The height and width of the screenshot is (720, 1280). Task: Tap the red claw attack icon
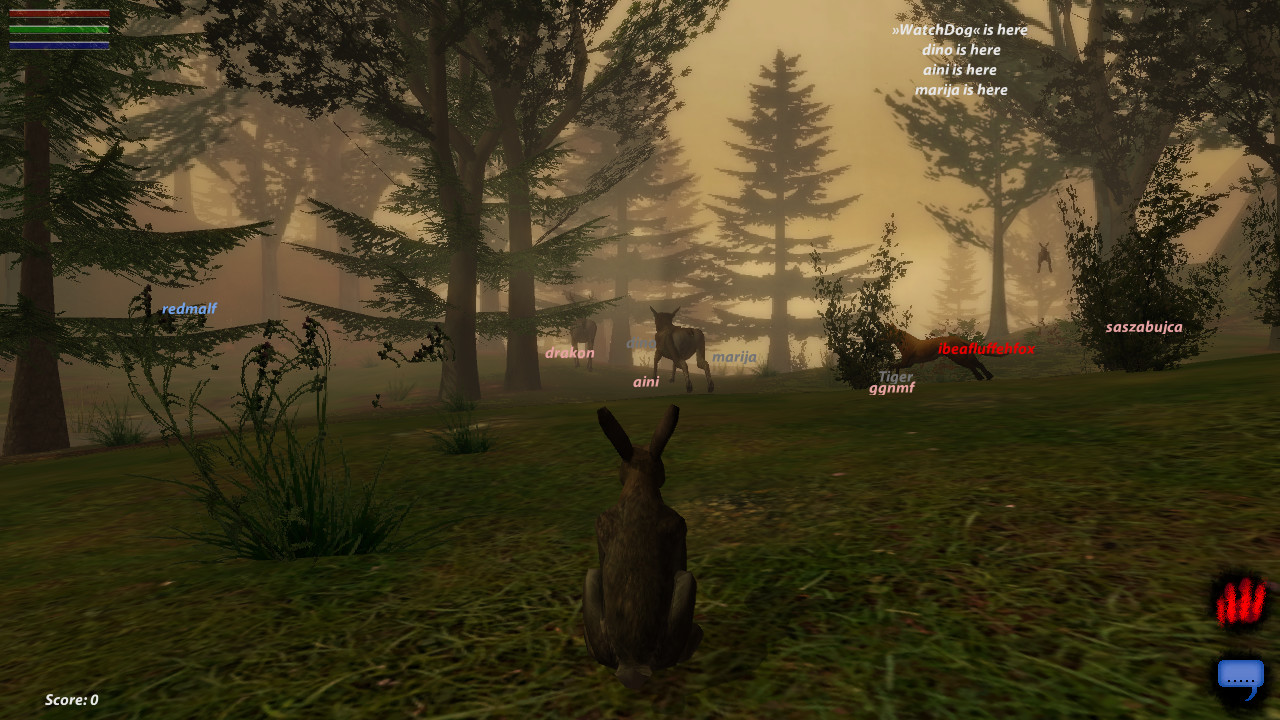(x=1240, y=603)
